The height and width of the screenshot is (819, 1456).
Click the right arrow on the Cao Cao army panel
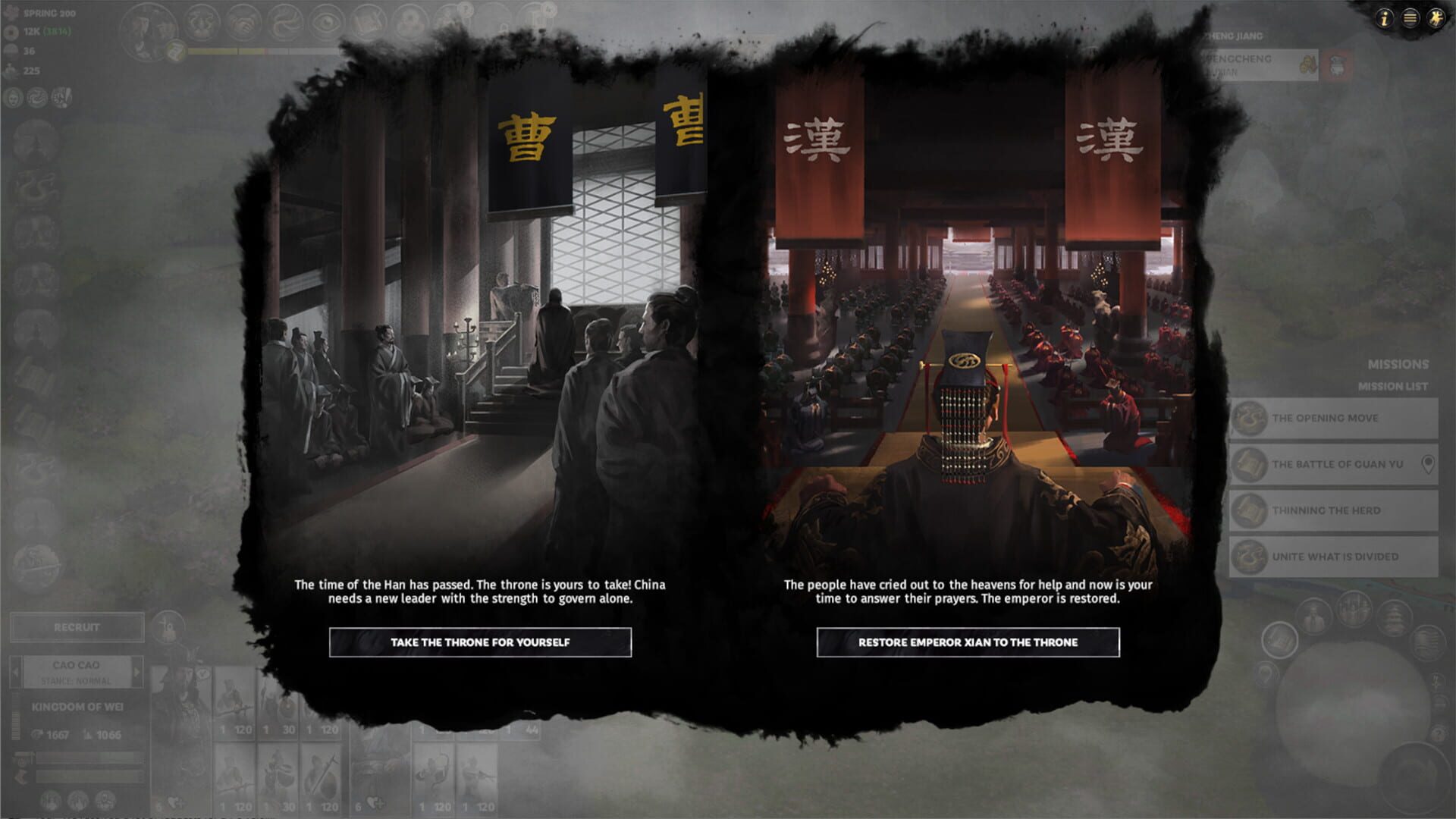tap(136, 672)
